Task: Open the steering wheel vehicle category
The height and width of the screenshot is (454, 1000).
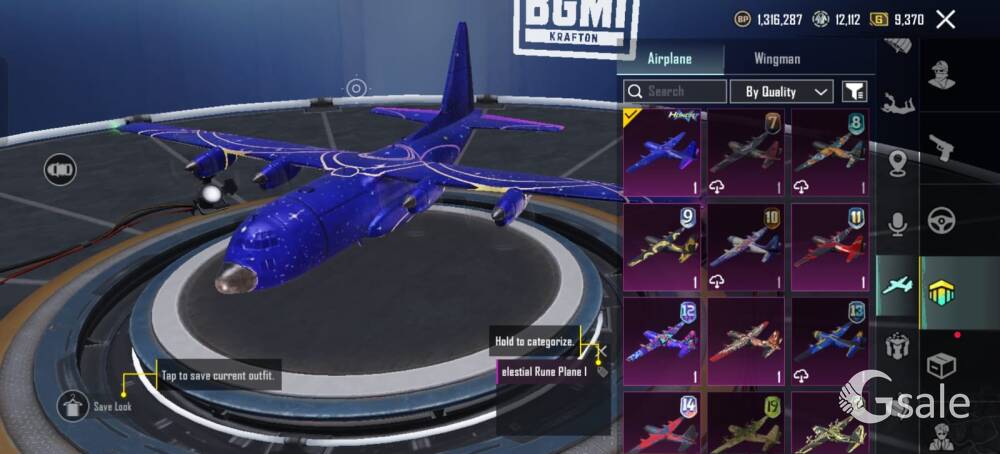Action: pos(941,220)
